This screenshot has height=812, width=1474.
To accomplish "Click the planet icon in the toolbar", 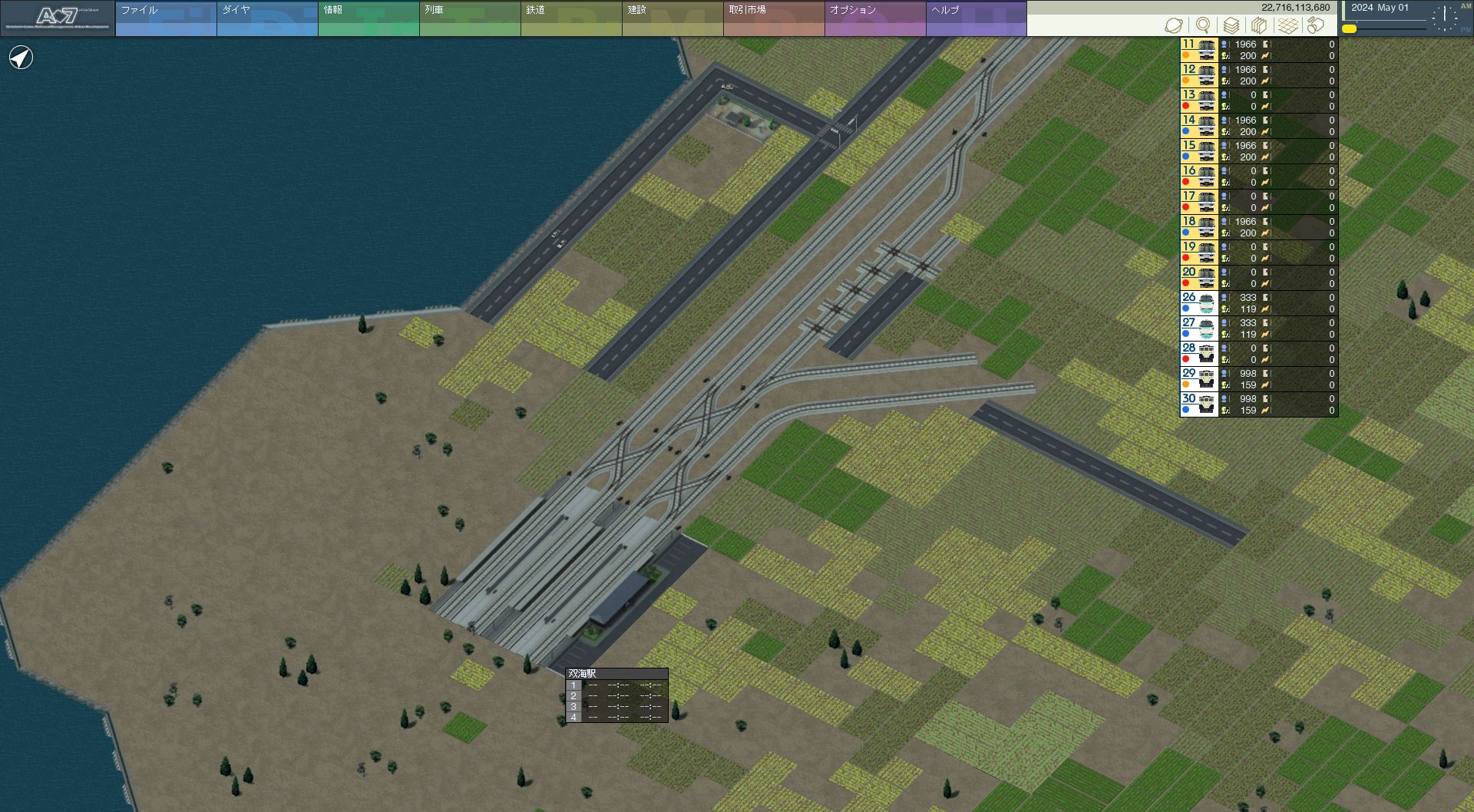I will (x=1173, y=25).
